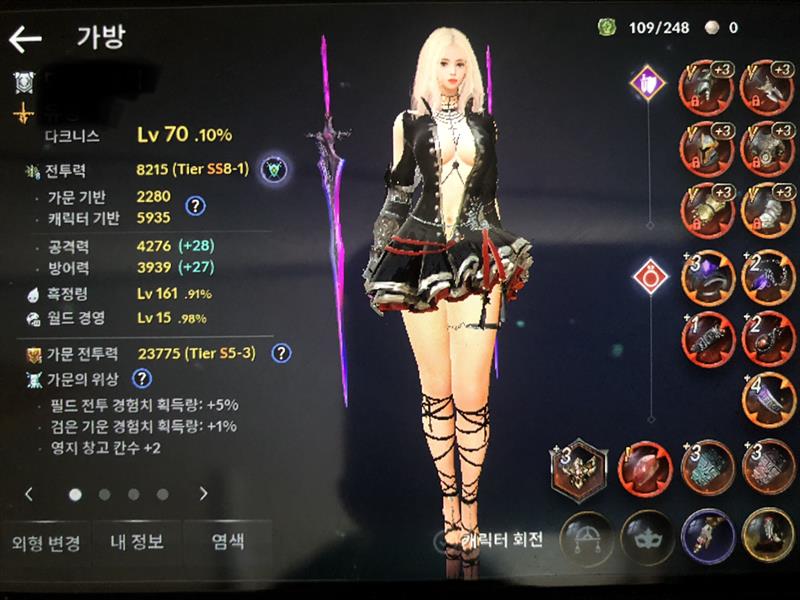Go to the previous stats page arrow
The height and width of the screenshot is (600, 800).
(30, 493)
